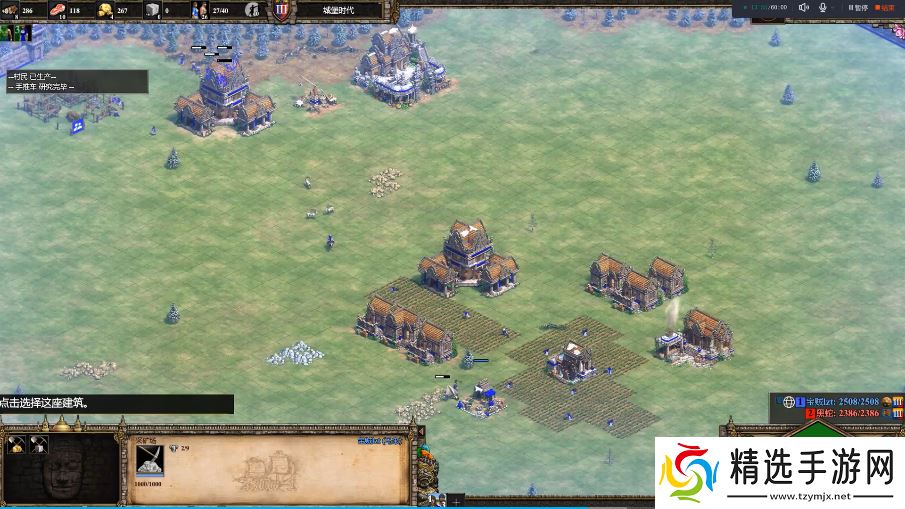End the screen recording
This screenshot has width=905, height=509.
pos(882,7)
